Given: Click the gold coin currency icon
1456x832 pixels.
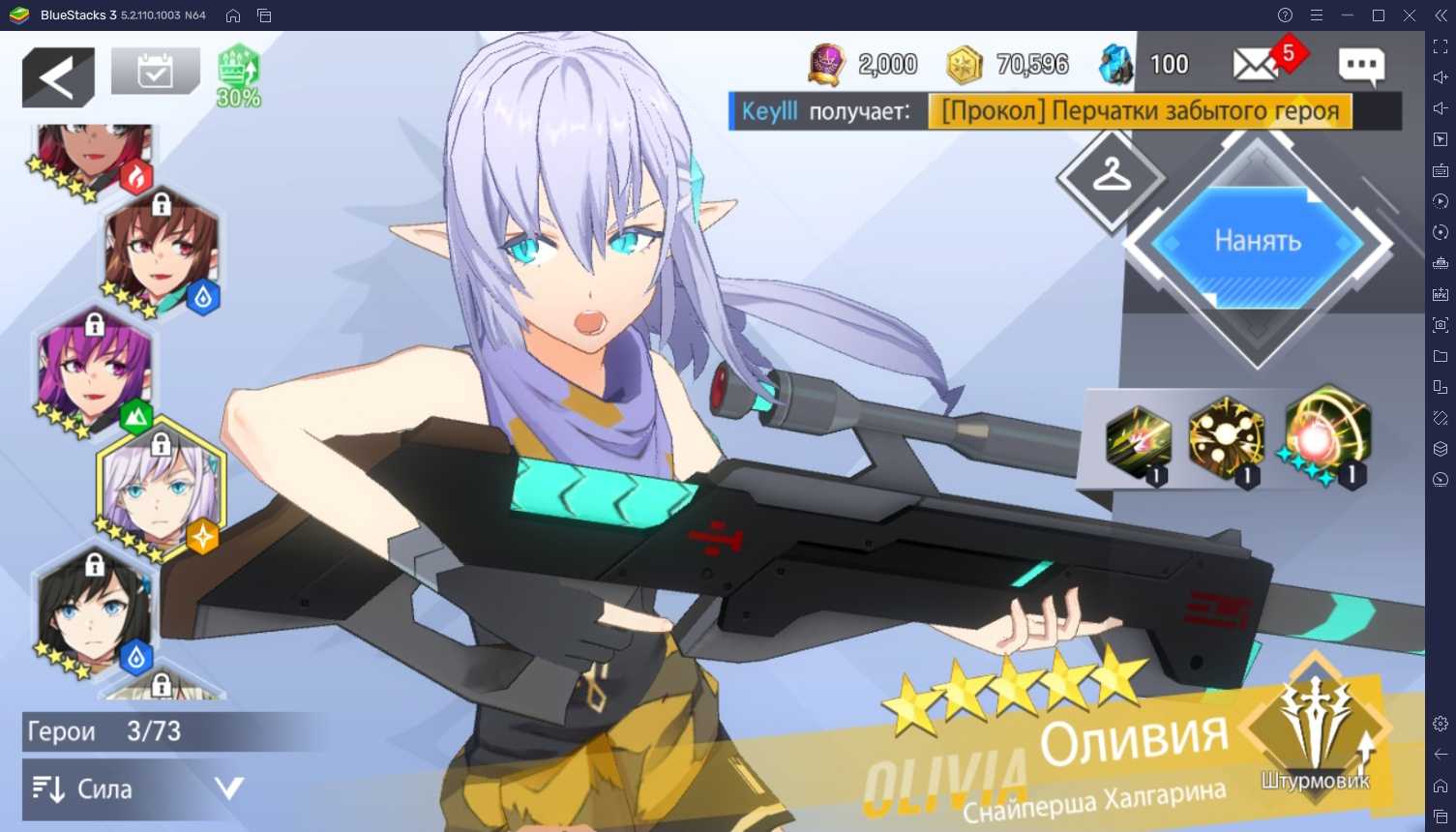Looking at the screenshot, I should tap(963, 65).
